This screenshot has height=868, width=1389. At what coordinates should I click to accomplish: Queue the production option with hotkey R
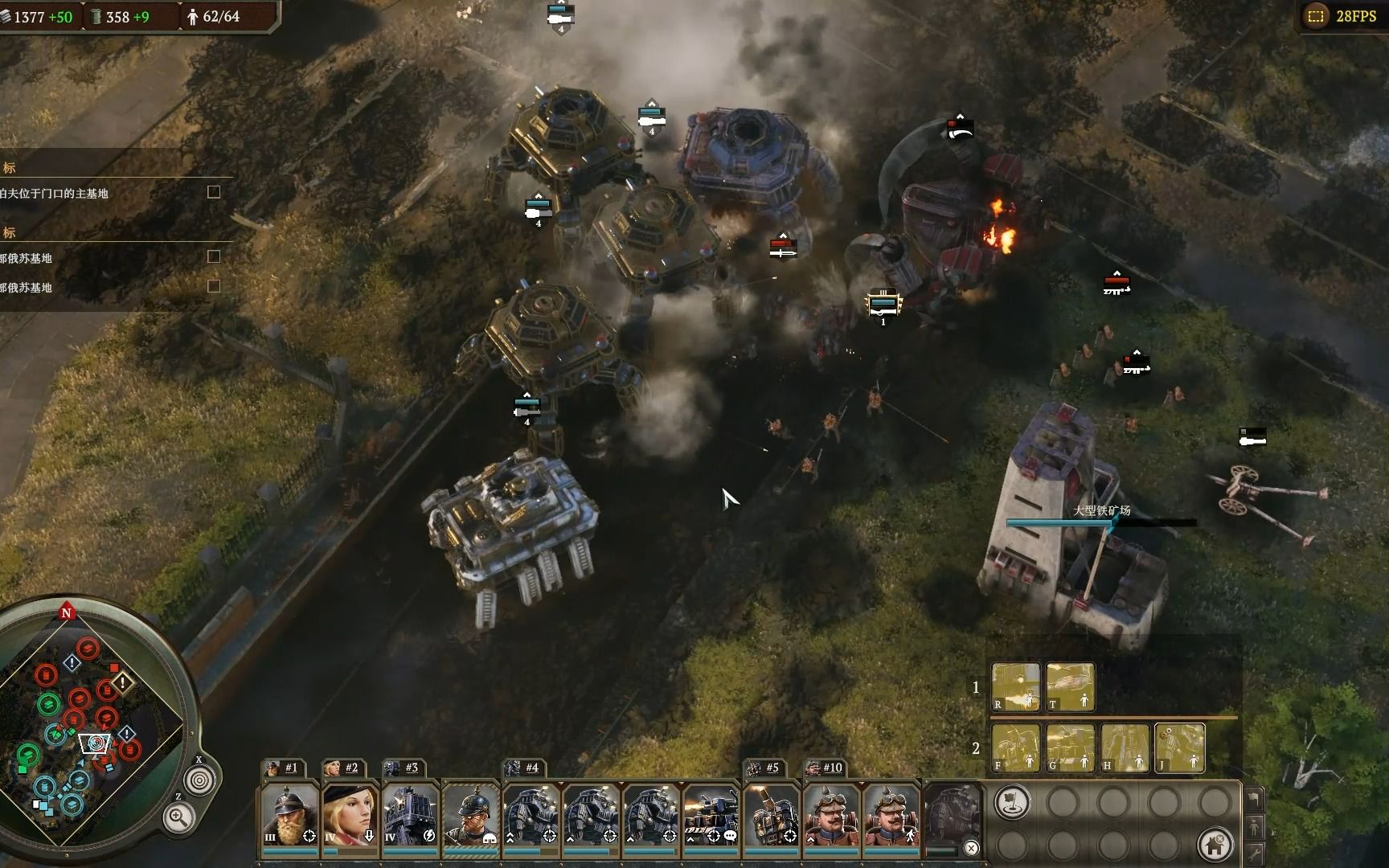pos(1015,687)
